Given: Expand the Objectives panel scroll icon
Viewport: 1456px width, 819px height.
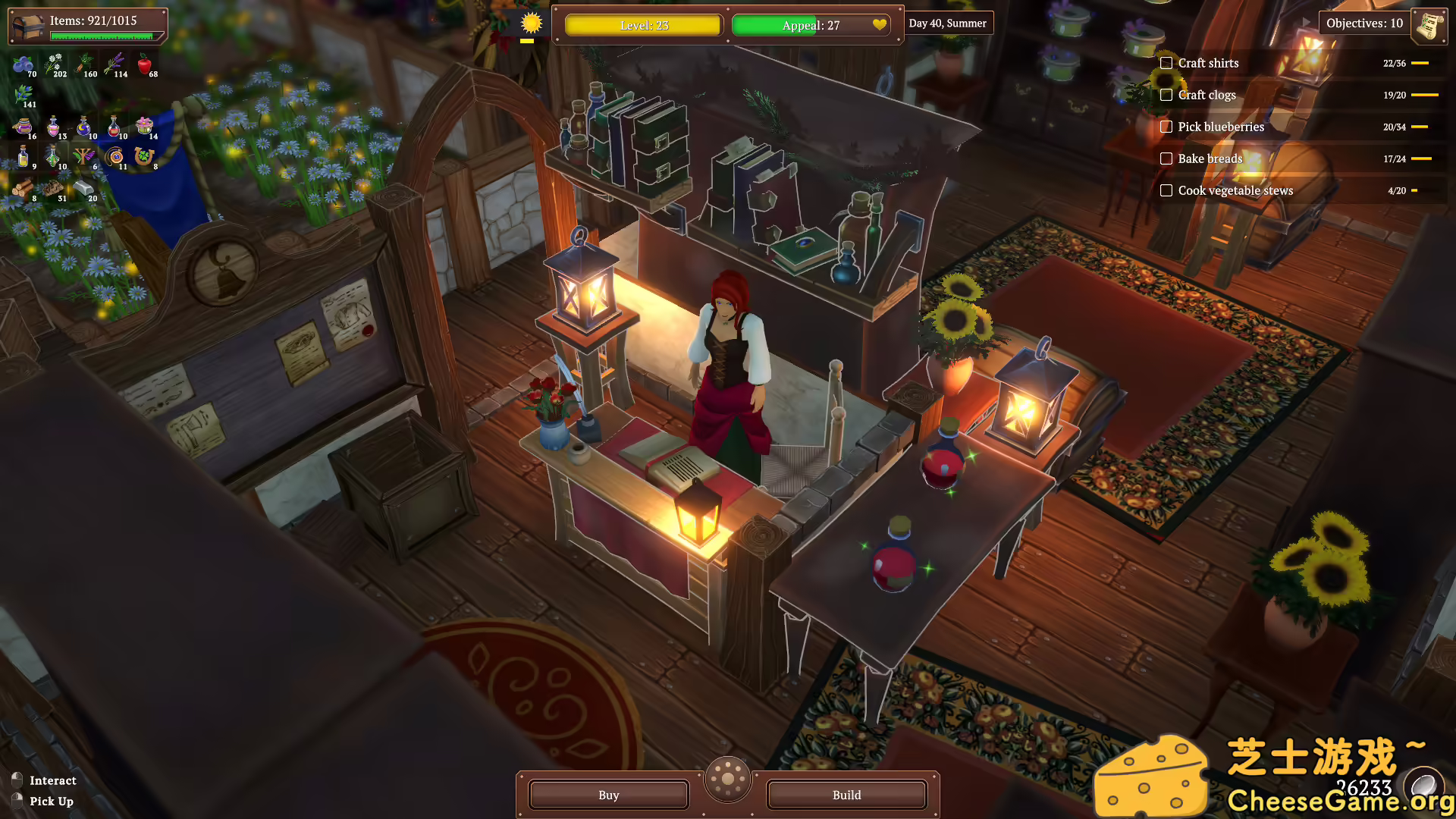Looking at the screenshot, I should pyautogui.click(x=1429, y=25).
